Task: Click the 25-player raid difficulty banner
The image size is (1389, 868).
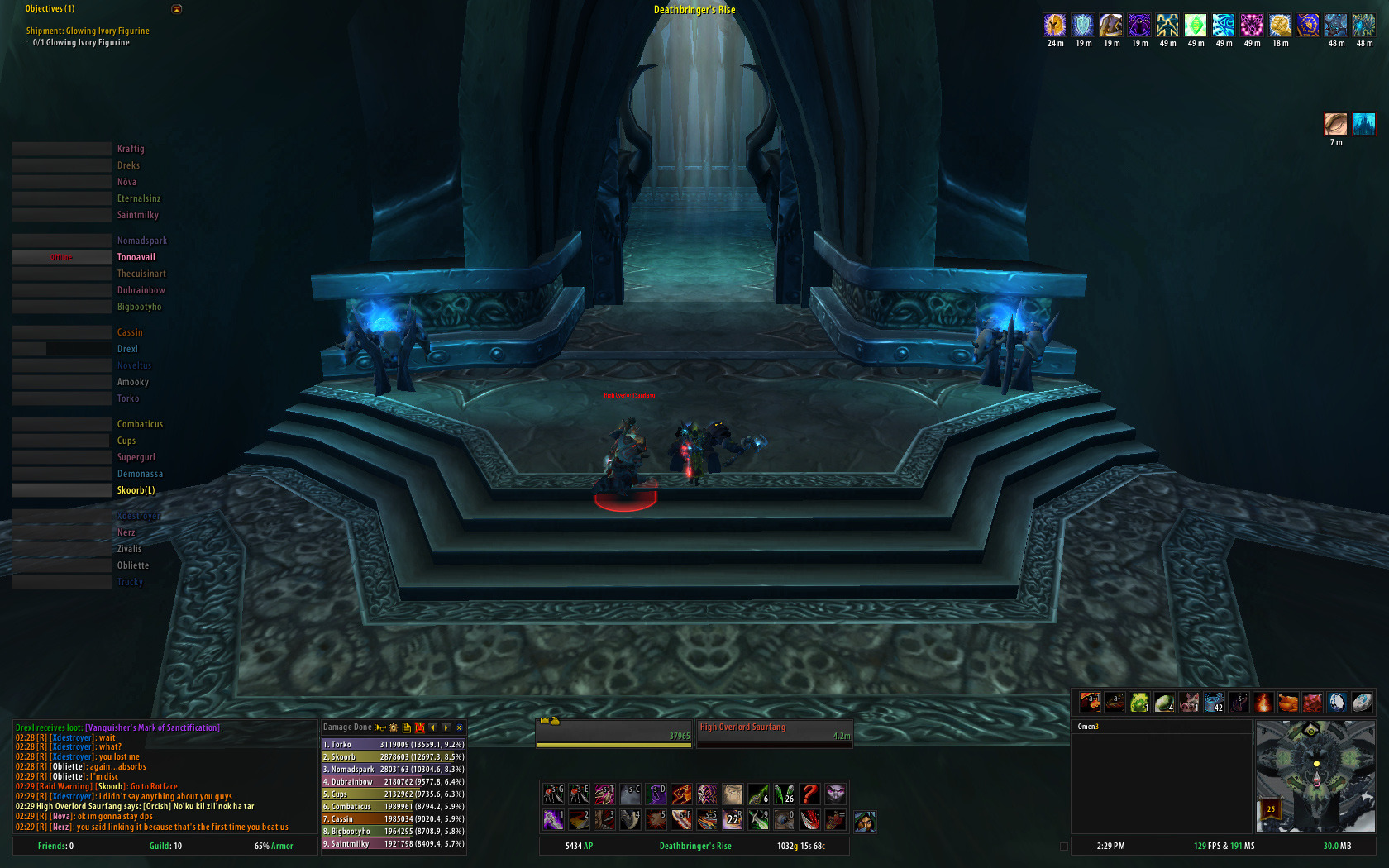Action: click(x=1271, y=808)
